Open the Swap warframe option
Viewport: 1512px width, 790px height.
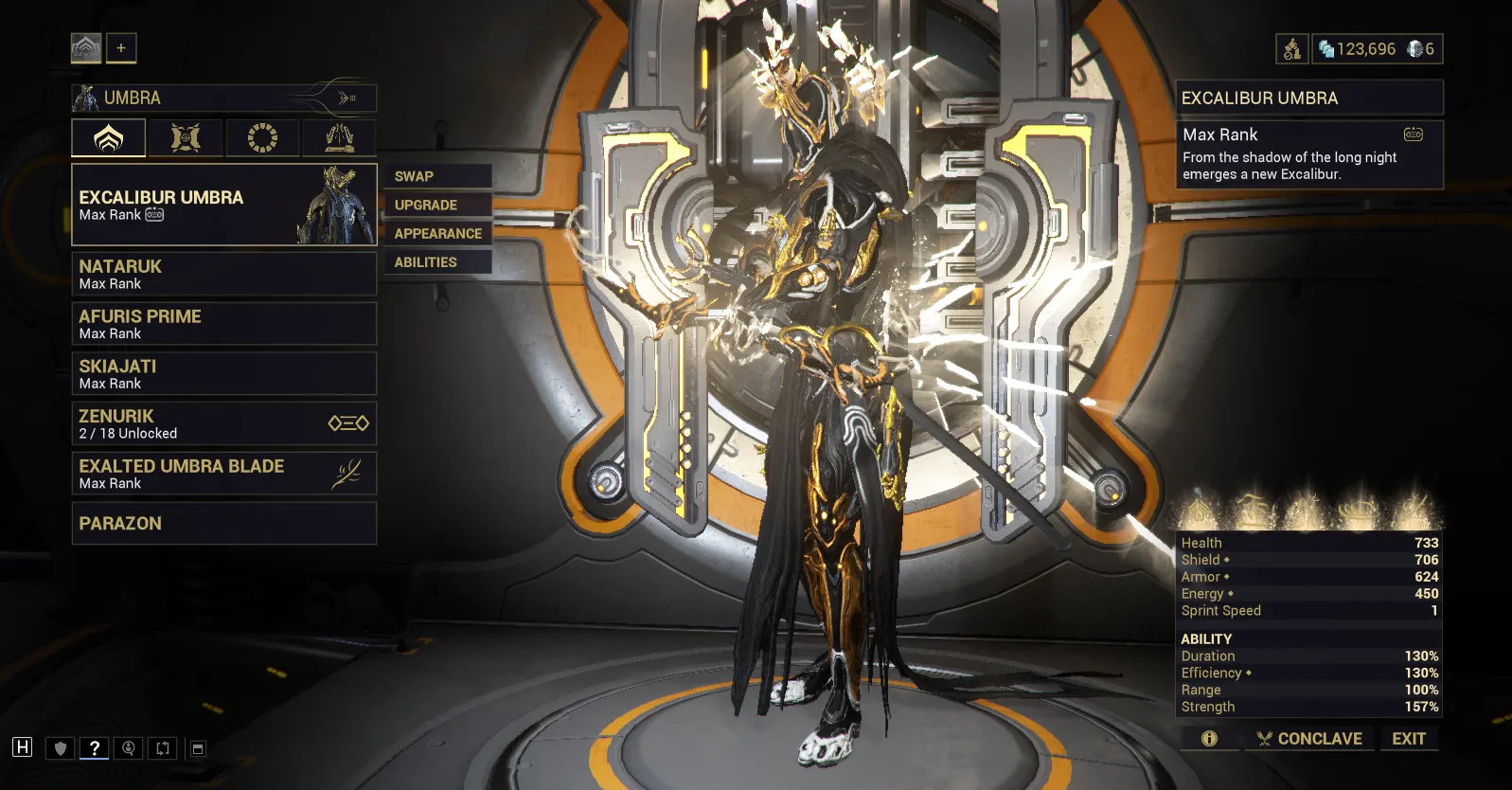click(436, 176)
